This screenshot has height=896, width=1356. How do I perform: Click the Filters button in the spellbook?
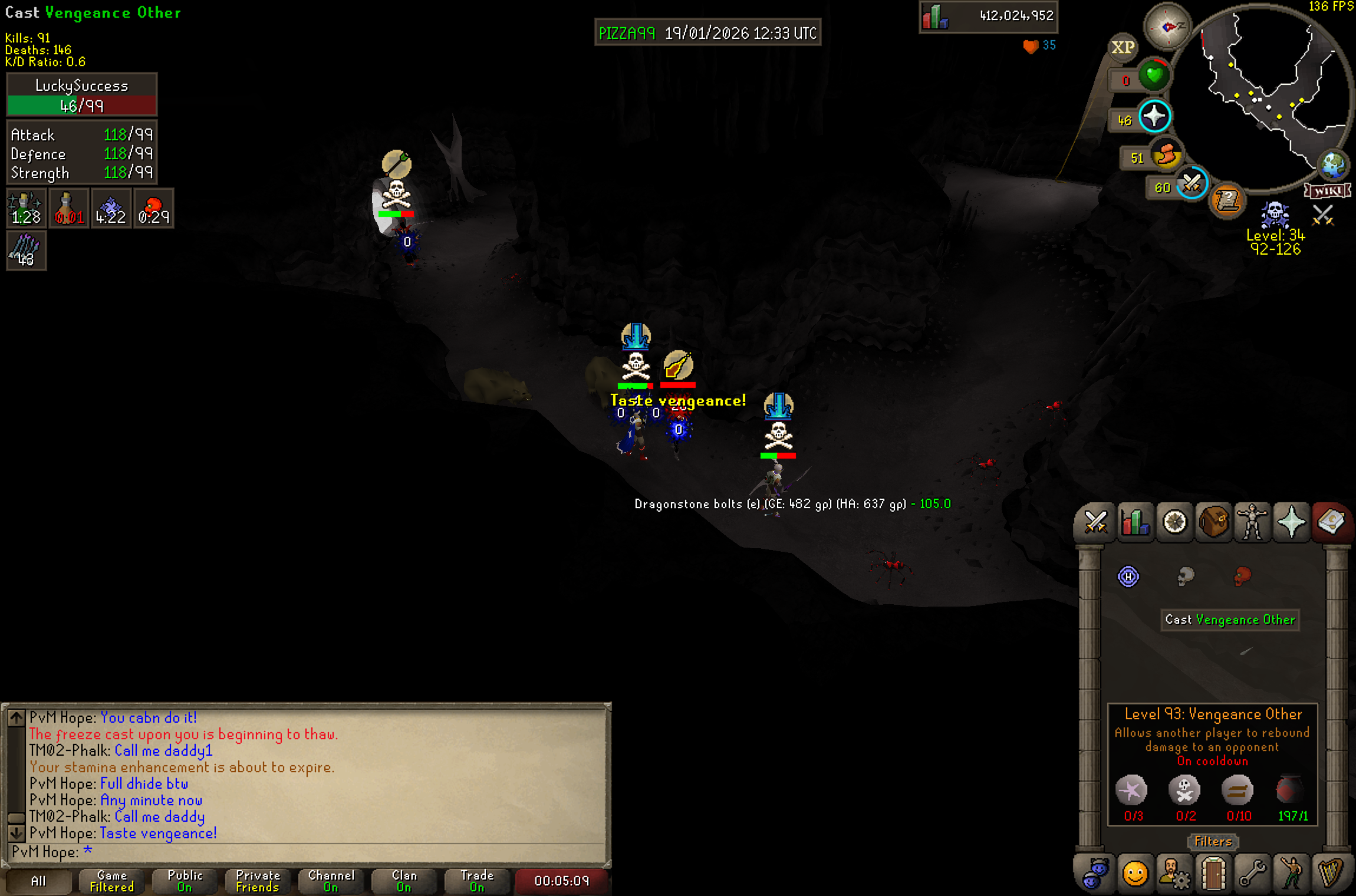pos(1213,841)
